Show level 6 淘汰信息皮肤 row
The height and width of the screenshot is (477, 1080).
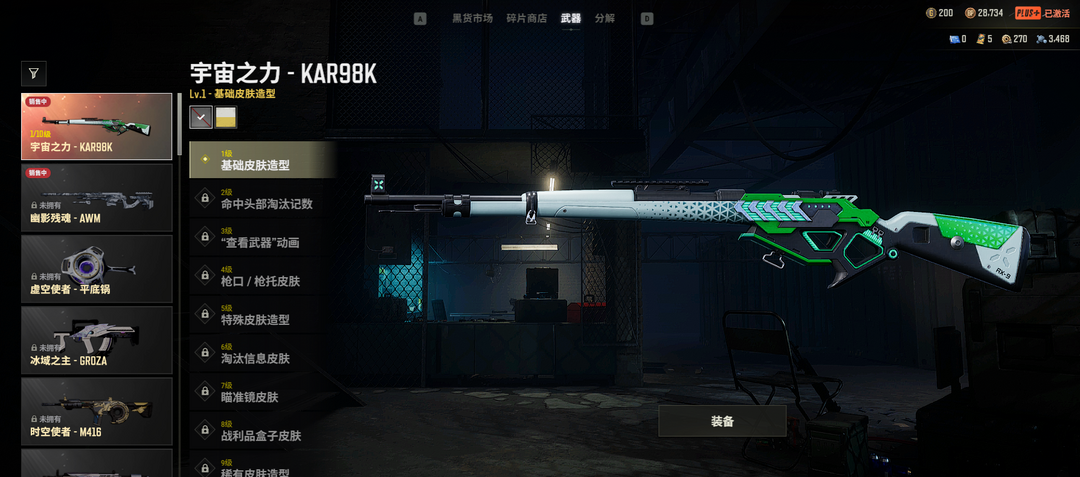pos(262,355)
